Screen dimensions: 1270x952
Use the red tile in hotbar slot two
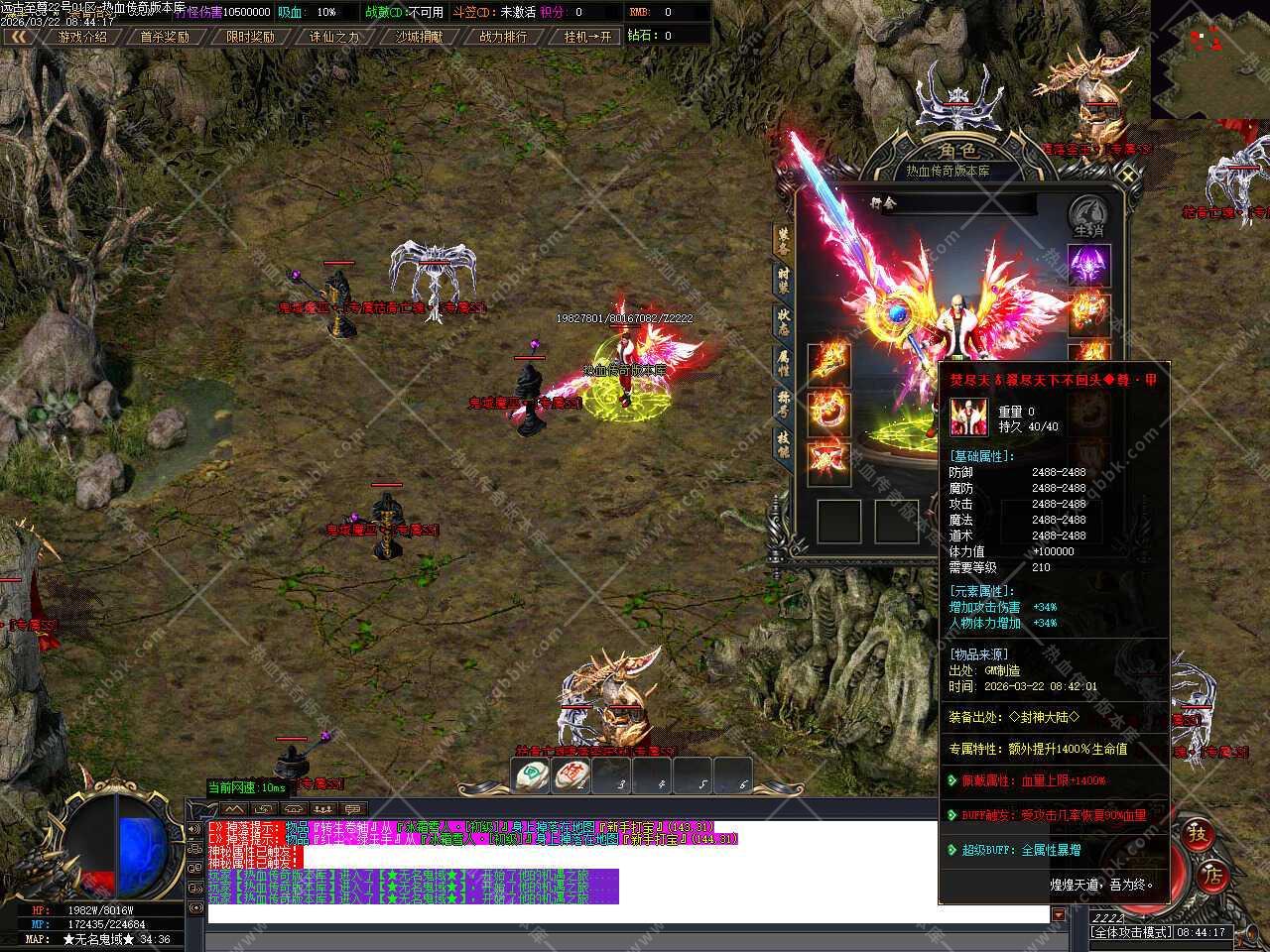[x=572, y=775]
